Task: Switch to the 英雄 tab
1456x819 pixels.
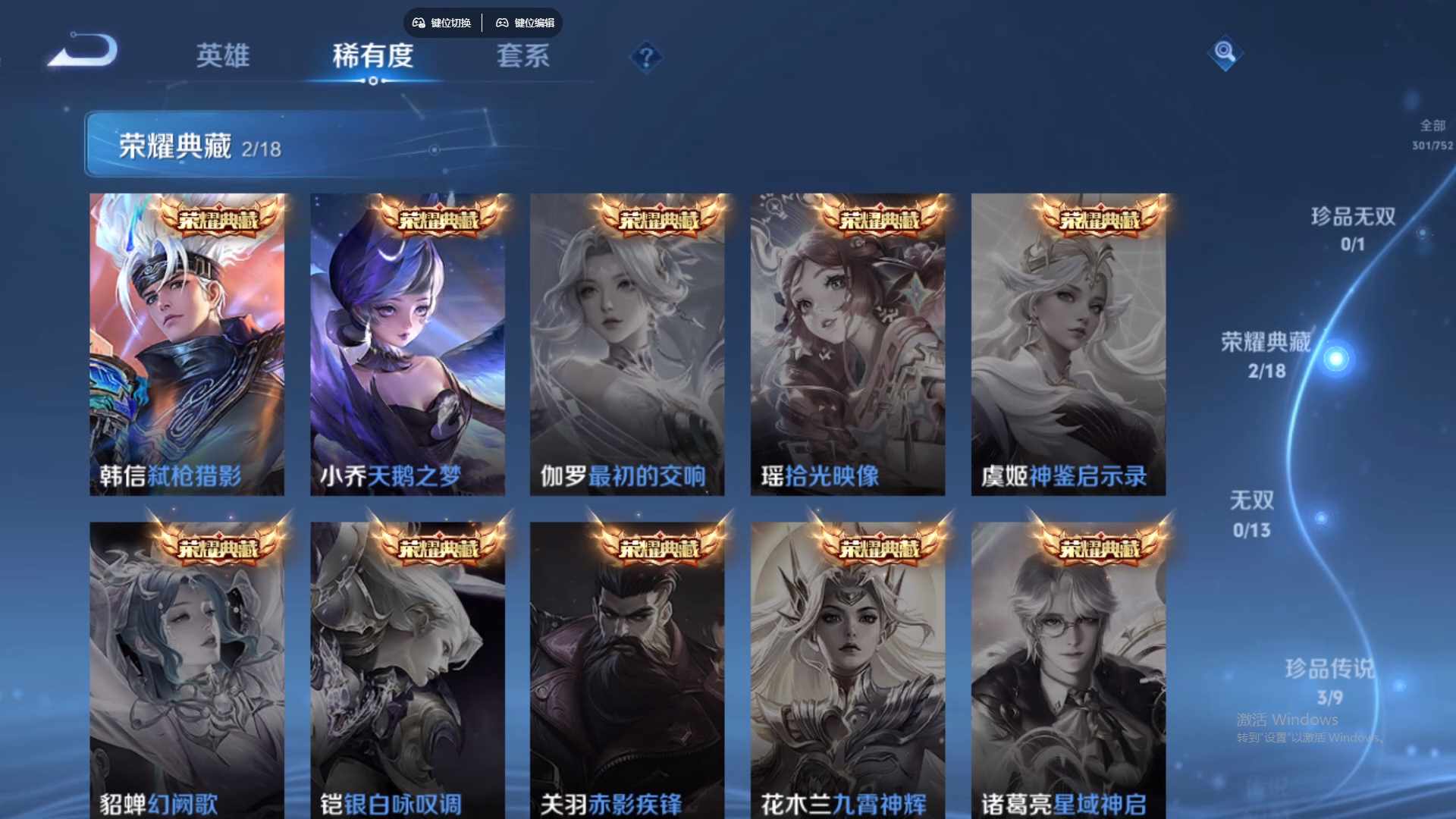Action: point(223,56)
